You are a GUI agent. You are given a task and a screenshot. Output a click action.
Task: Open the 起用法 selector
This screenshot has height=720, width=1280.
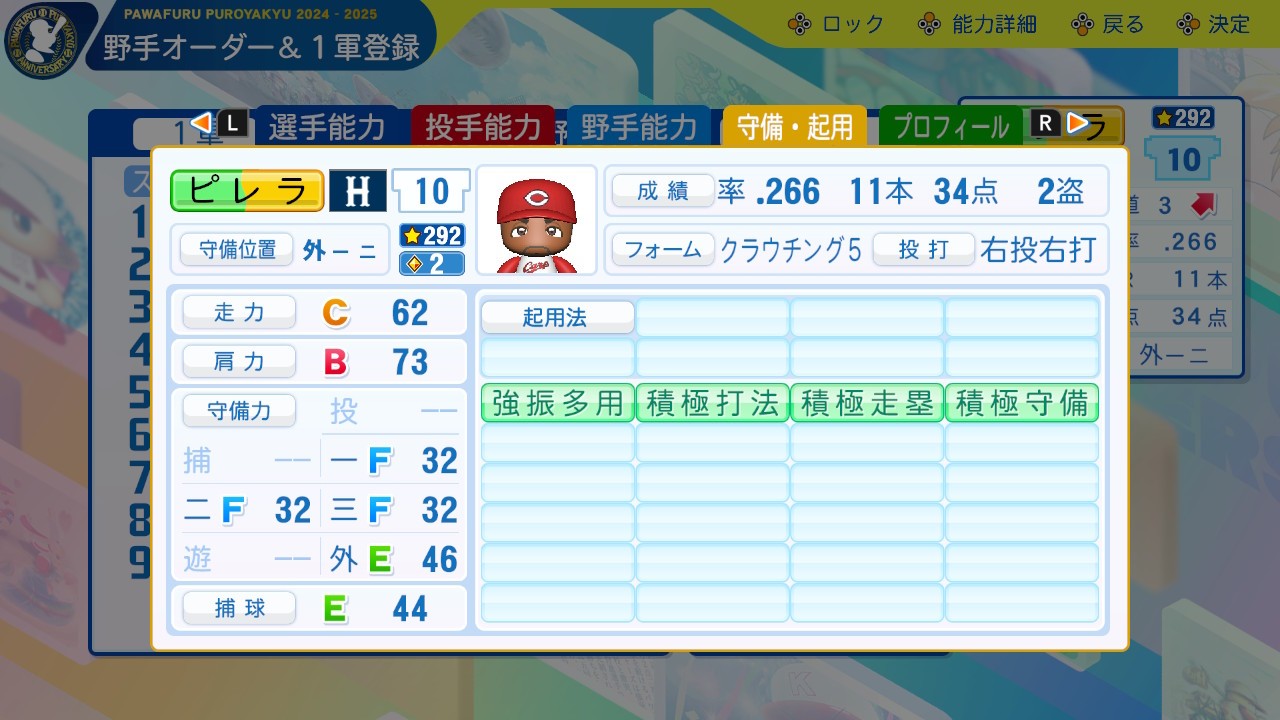tap(557, 317)
